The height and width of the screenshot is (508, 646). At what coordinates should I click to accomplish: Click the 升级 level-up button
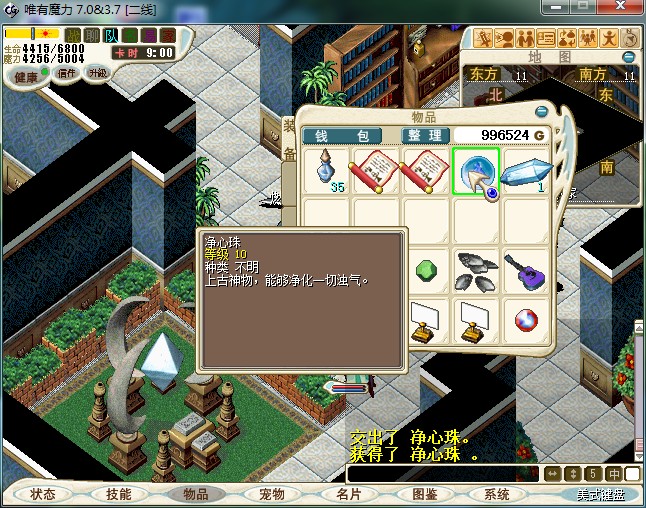coord(97,73)
